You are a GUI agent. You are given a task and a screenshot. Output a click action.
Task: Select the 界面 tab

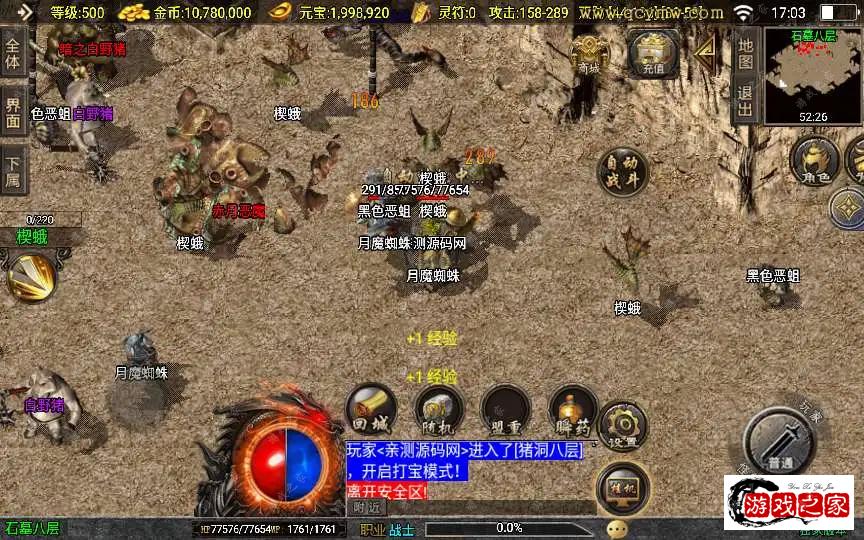coord(13,112)
